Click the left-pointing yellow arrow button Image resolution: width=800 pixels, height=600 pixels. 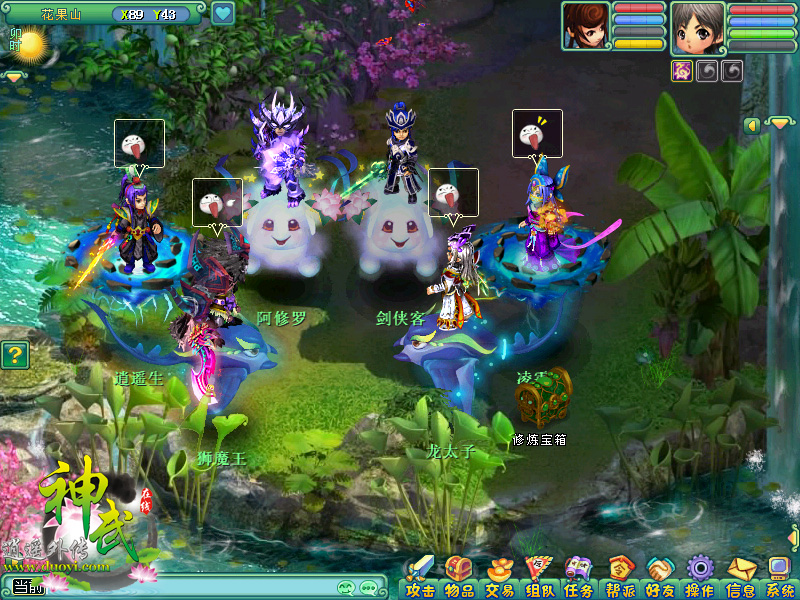[x=751, y=125]
